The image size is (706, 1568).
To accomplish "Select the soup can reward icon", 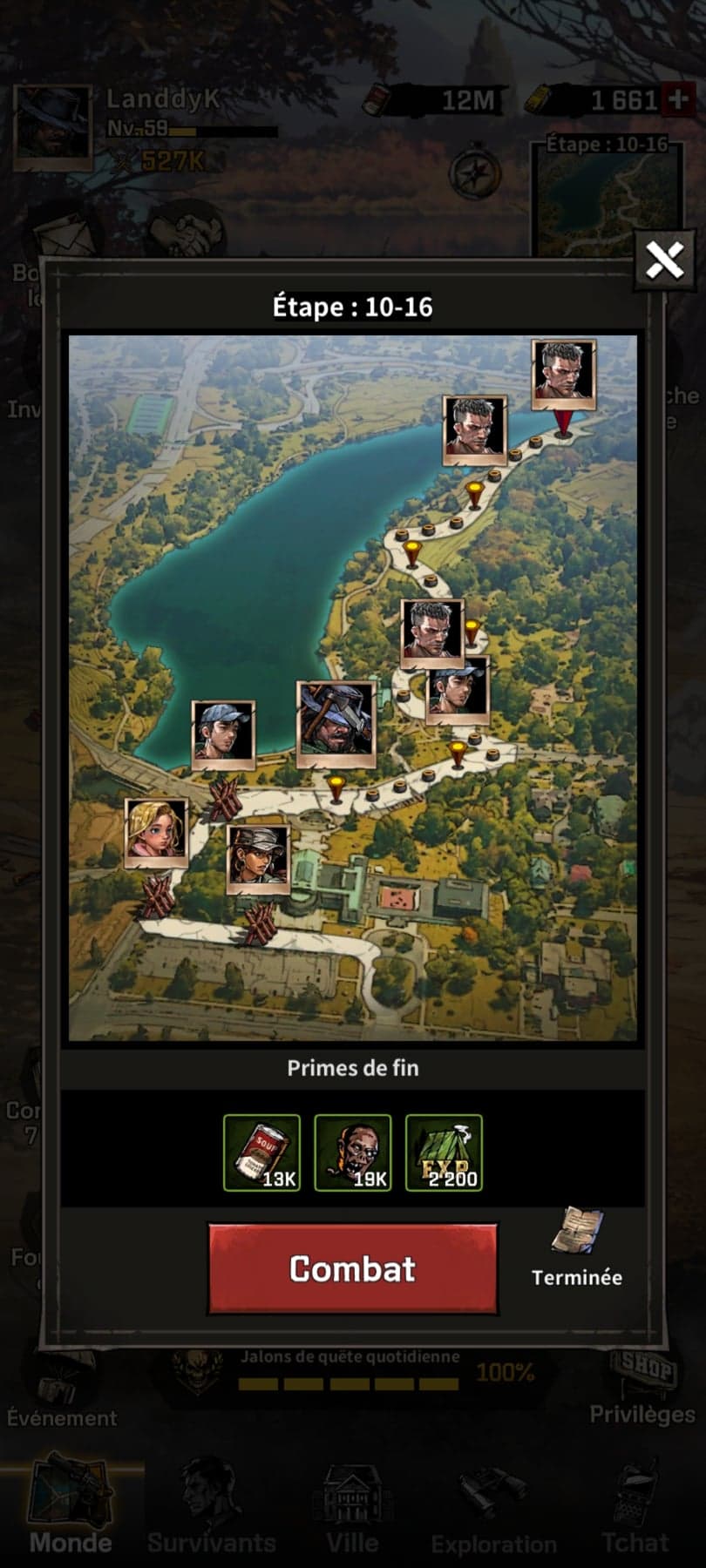I will 261,1152.
